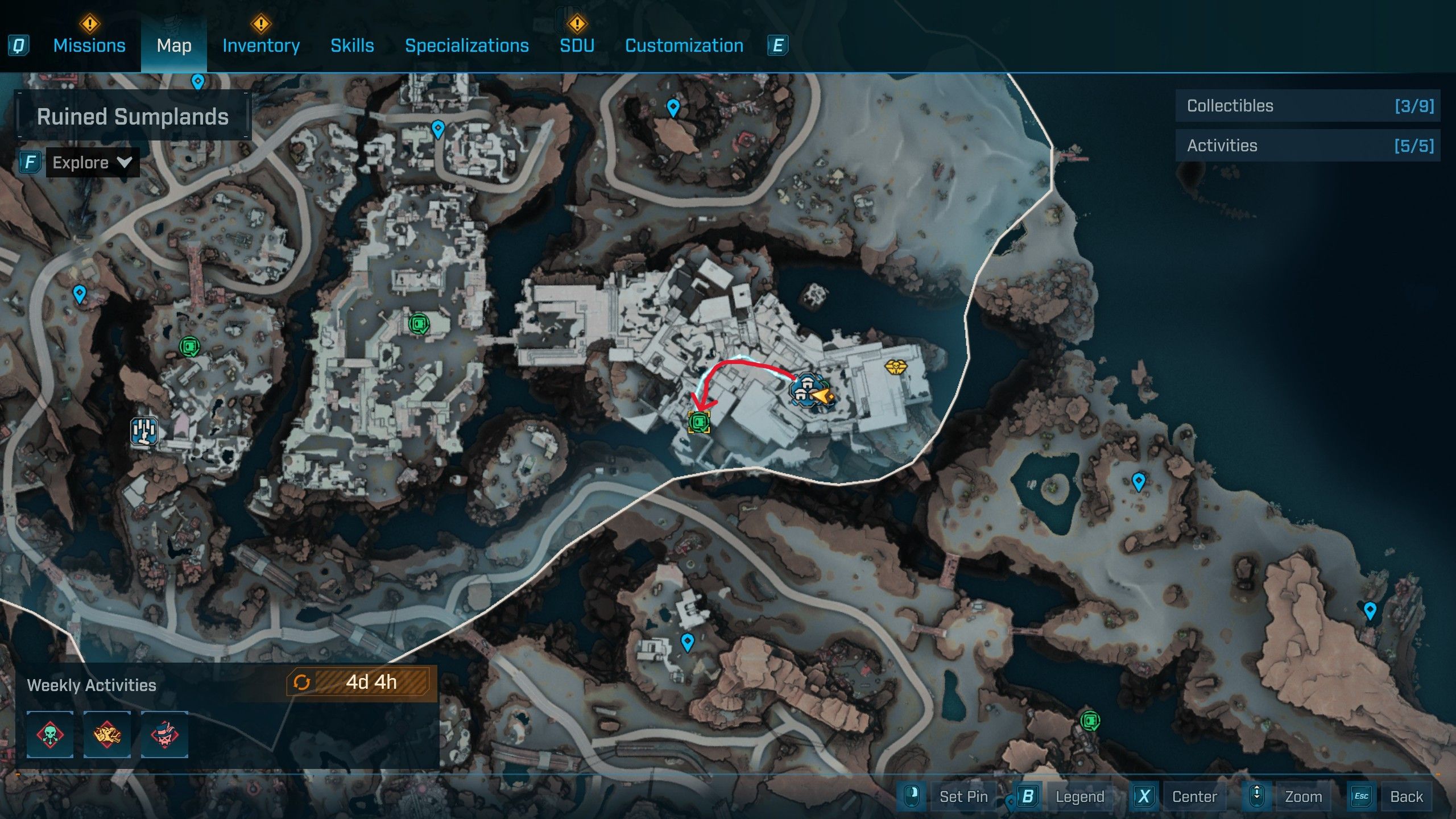Screen dimensions: 1456x819
Task: Switch to the Inventory tab
Action: pyautogui.click(x=261, y=45)
